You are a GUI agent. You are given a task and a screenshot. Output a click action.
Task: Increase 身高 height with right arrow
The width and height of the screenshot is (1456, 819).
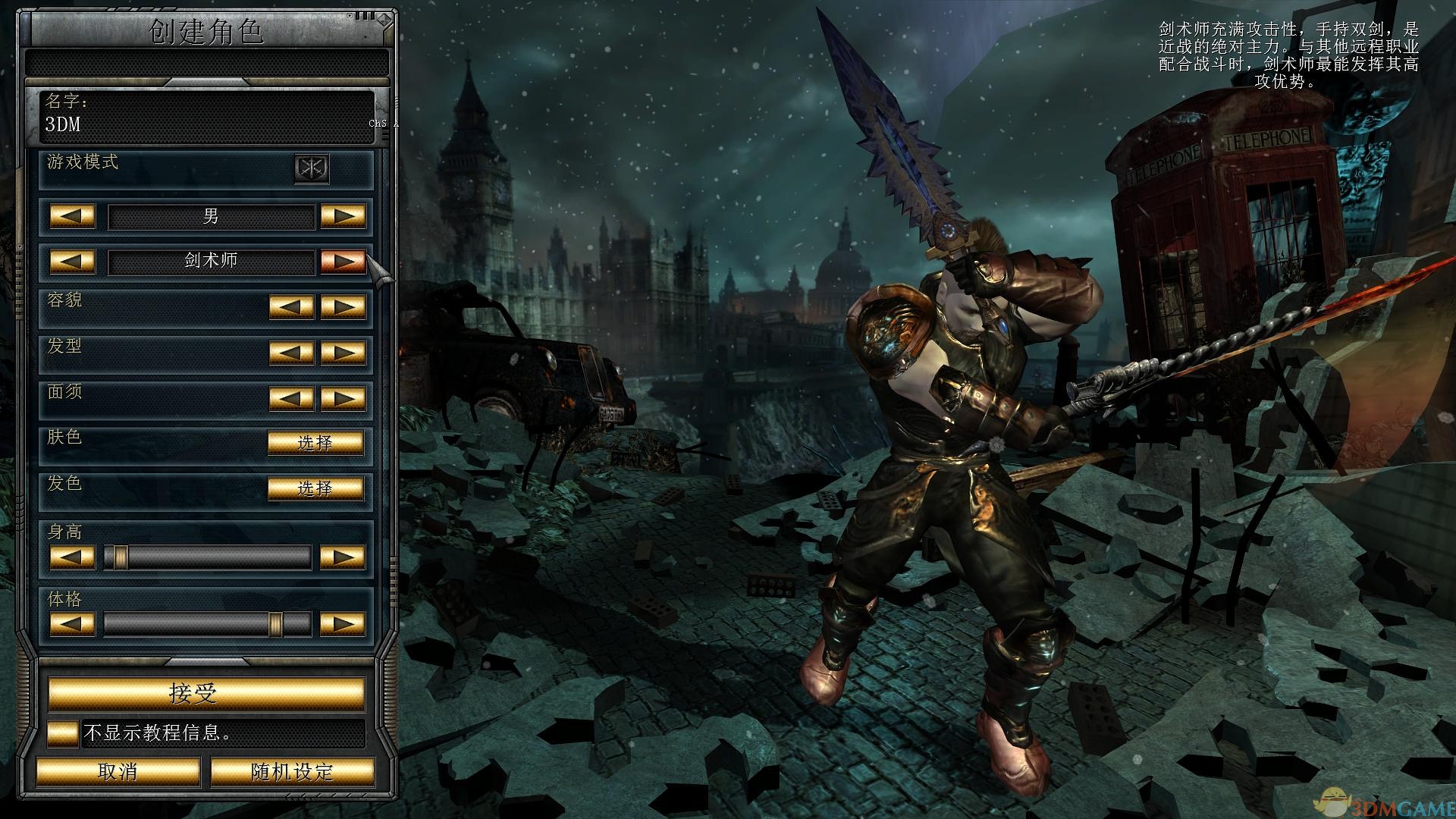pyautogui.click(x=343, y=557)
